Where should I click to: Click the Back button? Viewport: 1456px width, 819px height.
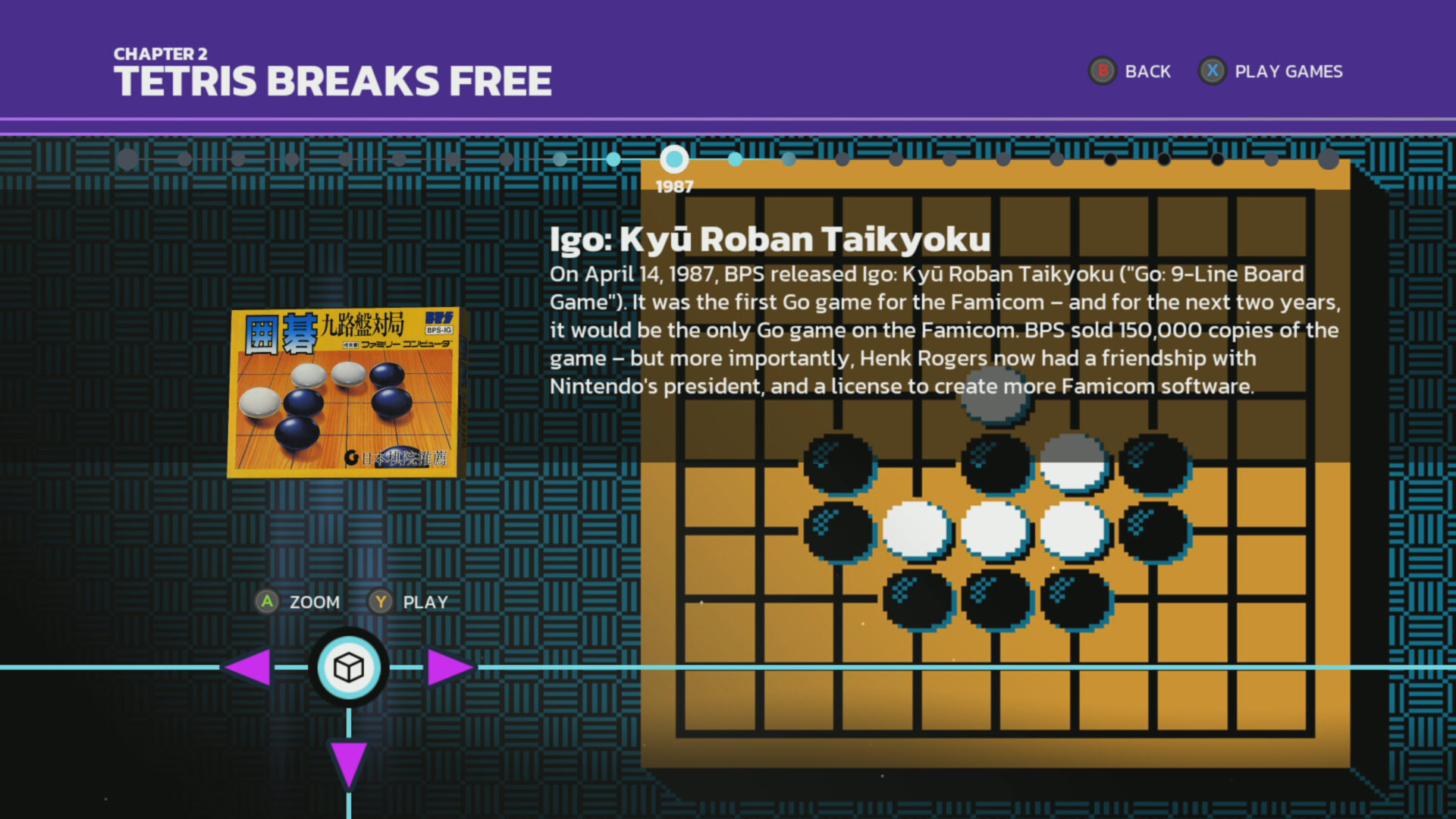(1150, 71)
